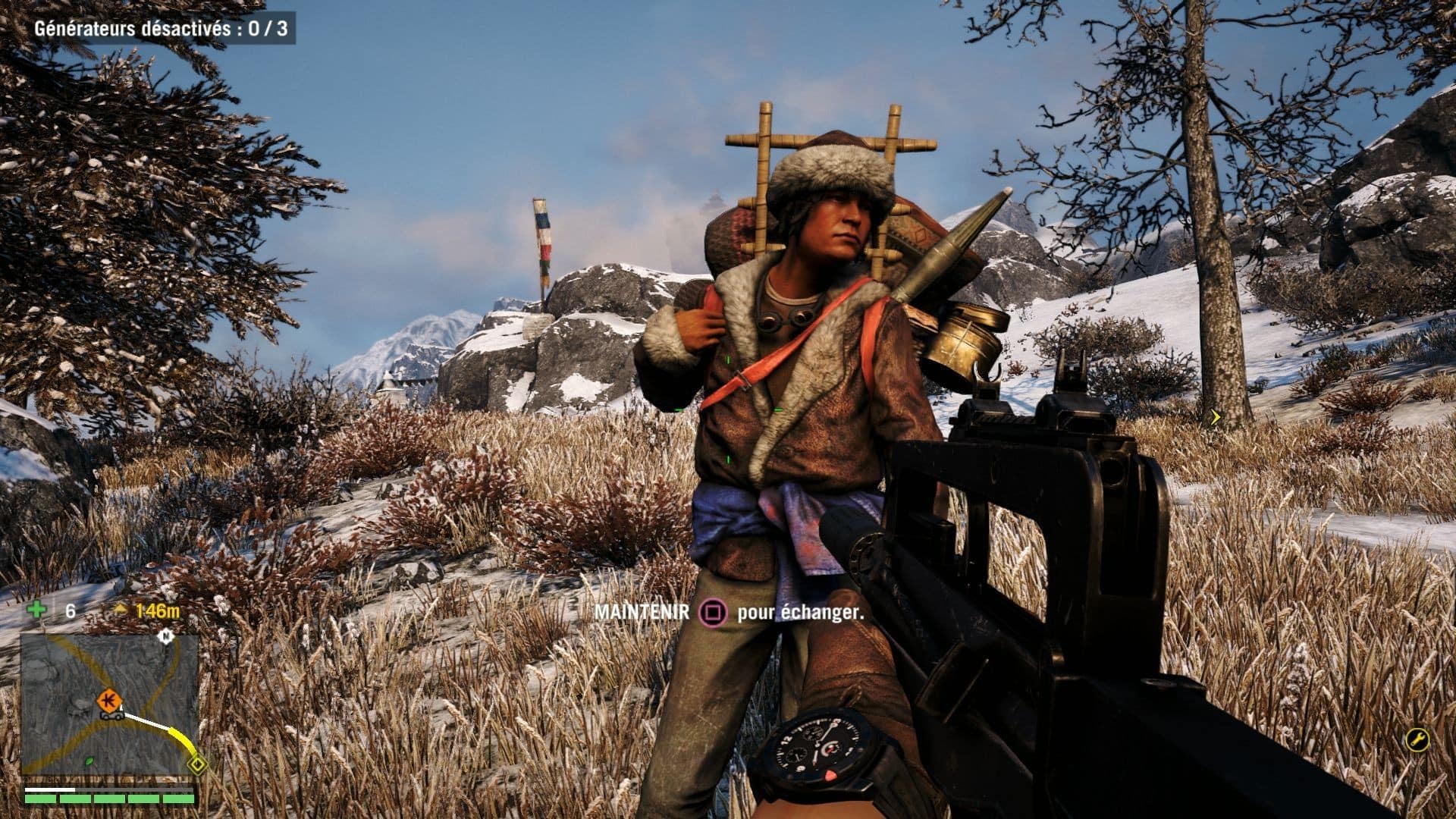Click the syringe count number 6
1456x819 pixels.
coord(70,610)
